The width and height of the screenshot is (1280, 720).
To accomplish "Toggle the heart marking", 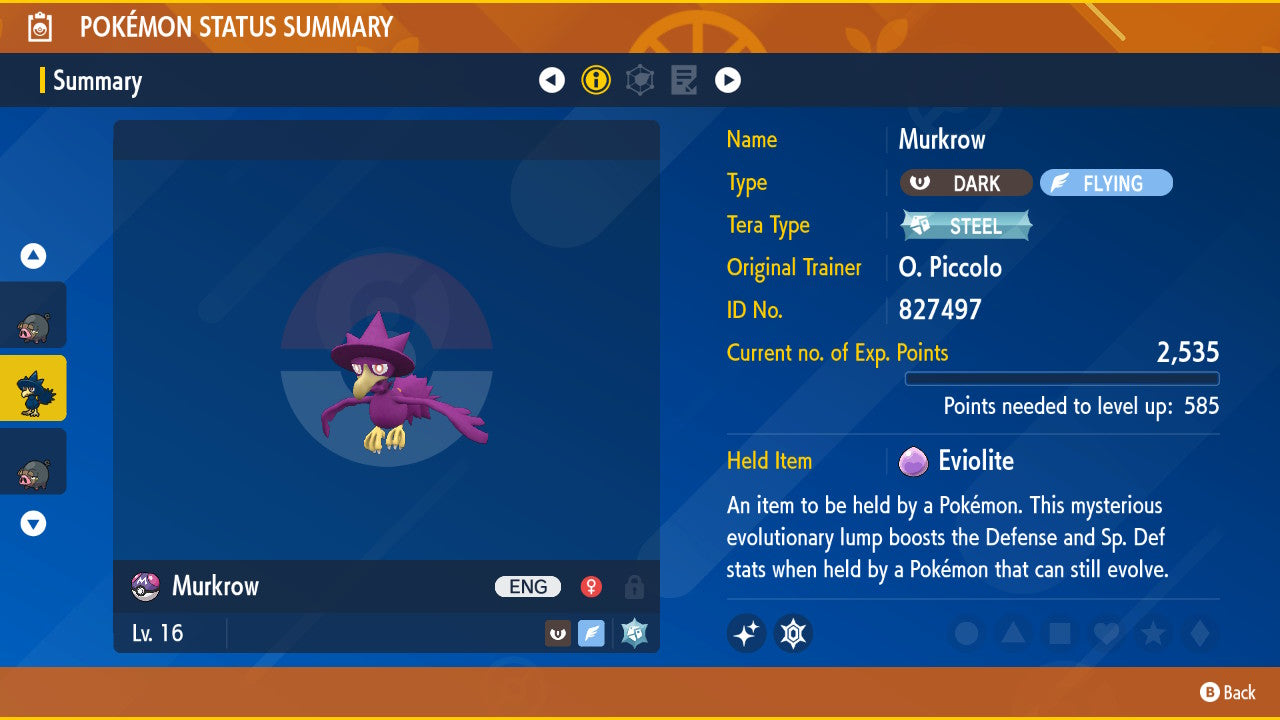I will (1106, 633).
